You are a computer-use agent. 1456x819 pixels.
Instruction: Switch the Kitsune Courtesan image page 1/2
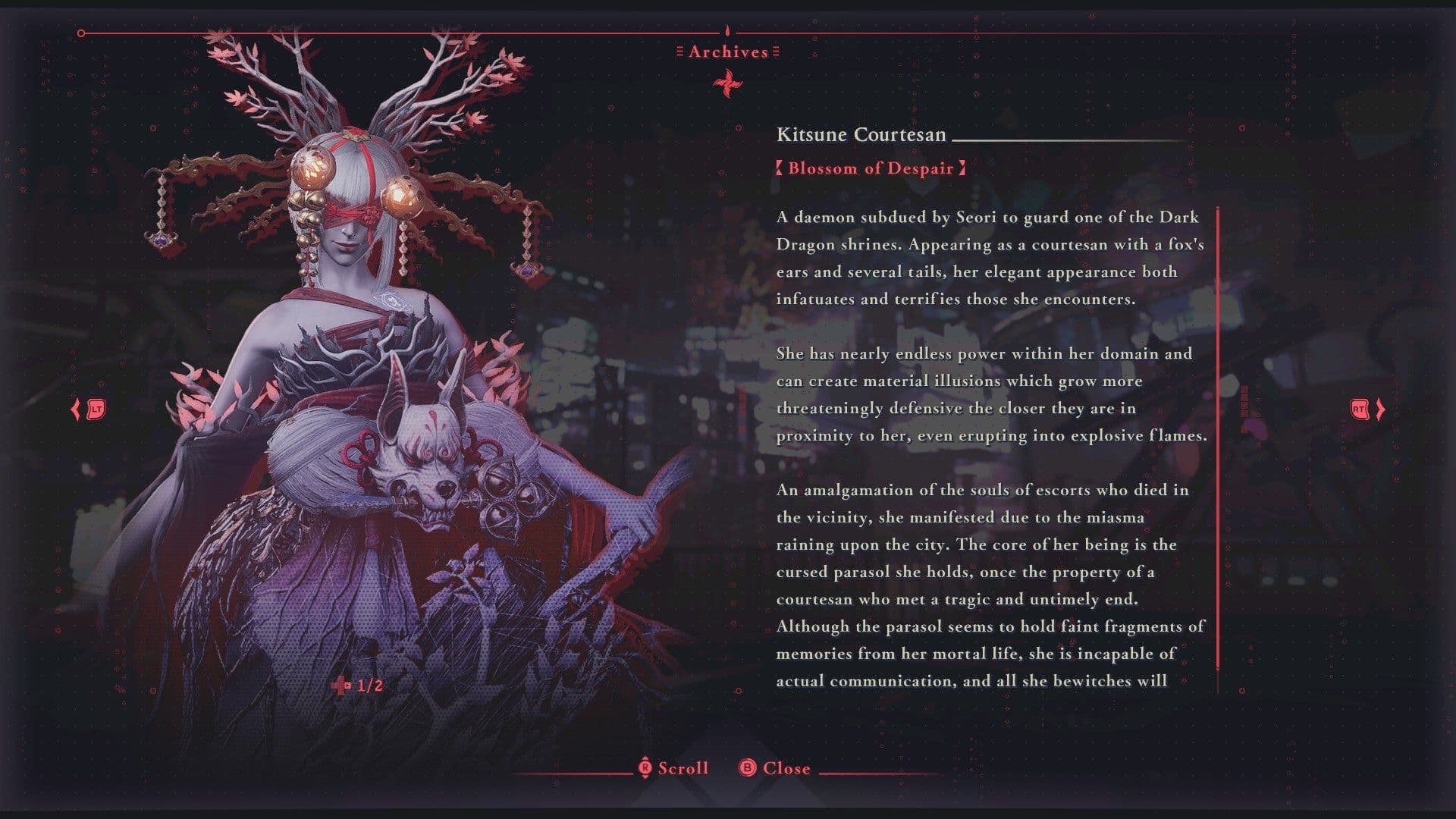point(358,686)
